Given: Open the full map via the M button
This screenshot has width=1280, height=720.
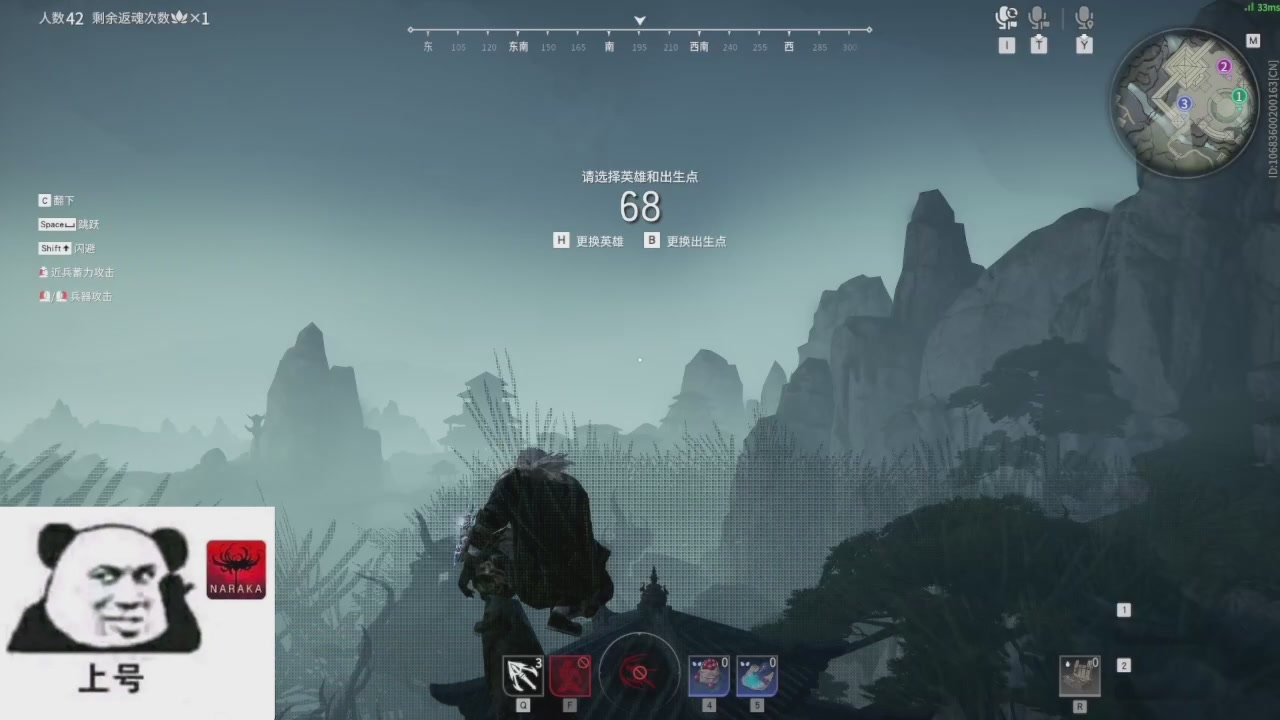Looking at the screenshot, I should point(1253,40).
